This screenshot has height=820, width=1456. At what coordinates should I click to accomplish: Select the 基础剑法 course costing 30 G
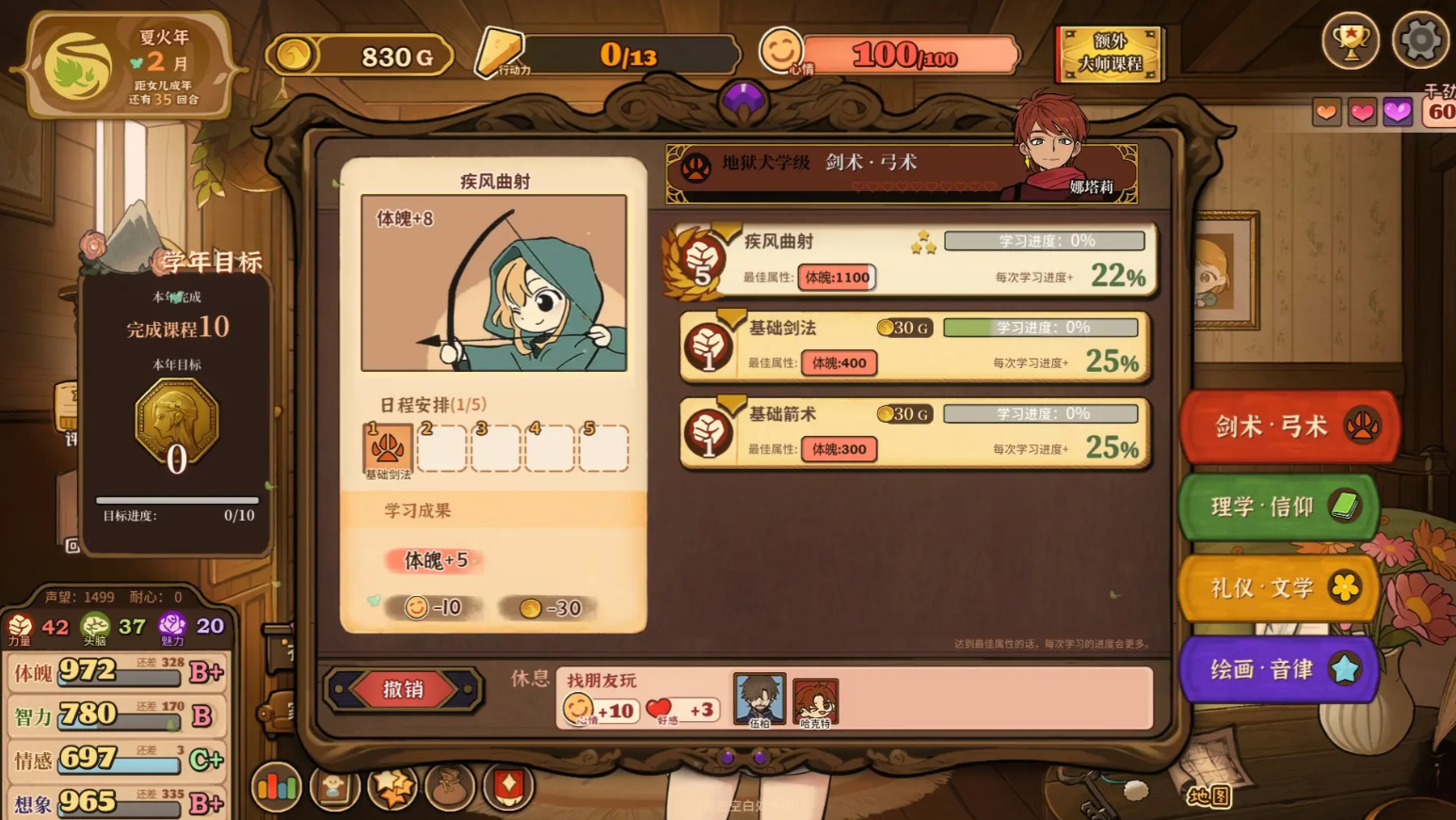(913, 346)
